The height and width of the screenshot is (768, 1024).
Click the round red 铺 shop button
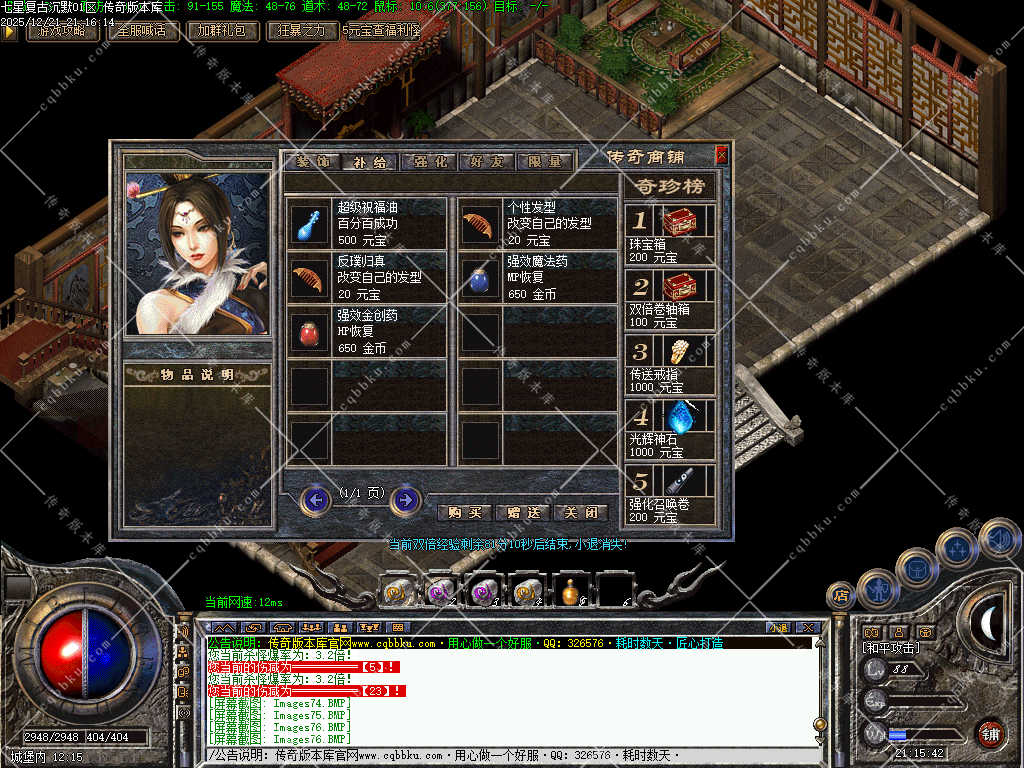click(990, 734)
